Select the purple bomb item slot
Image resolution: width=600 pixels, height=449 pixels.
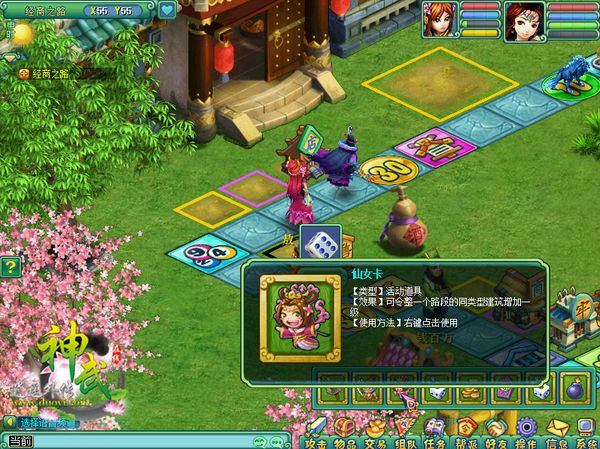point(573,388)
